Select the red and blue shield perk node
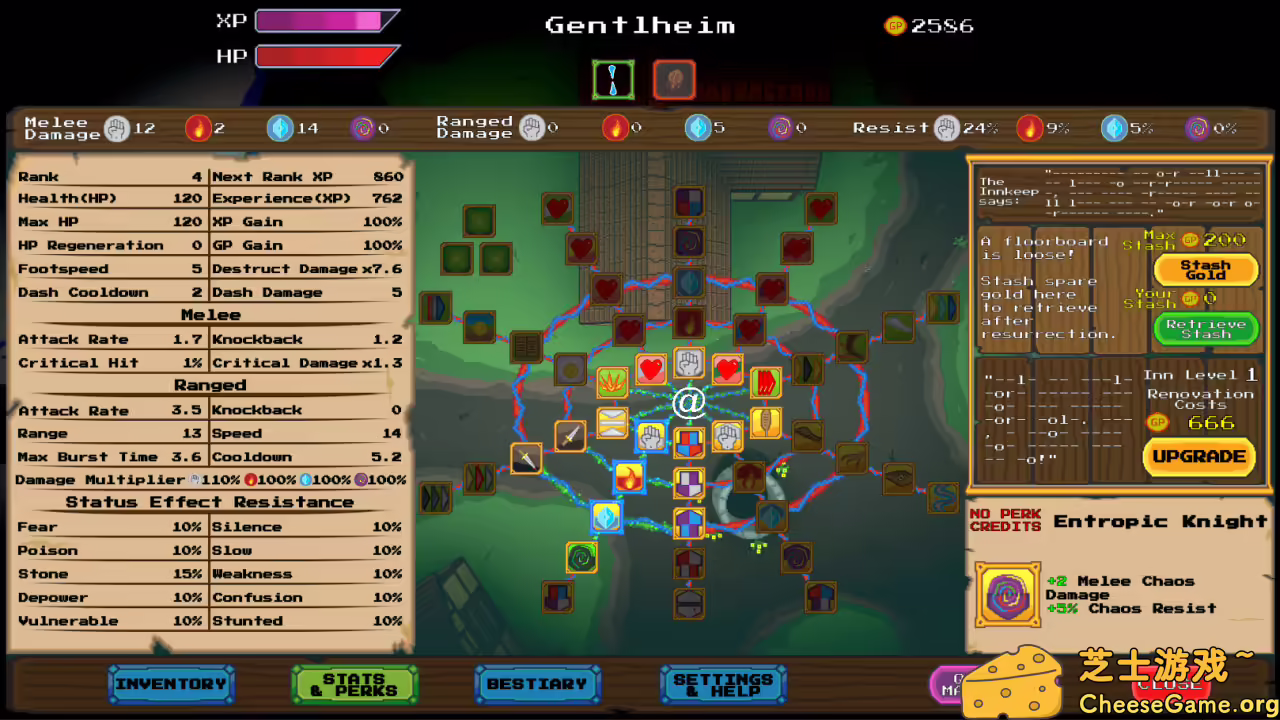Image resolution: width=1280 pixels, height=720 pixels. point(688,443)
